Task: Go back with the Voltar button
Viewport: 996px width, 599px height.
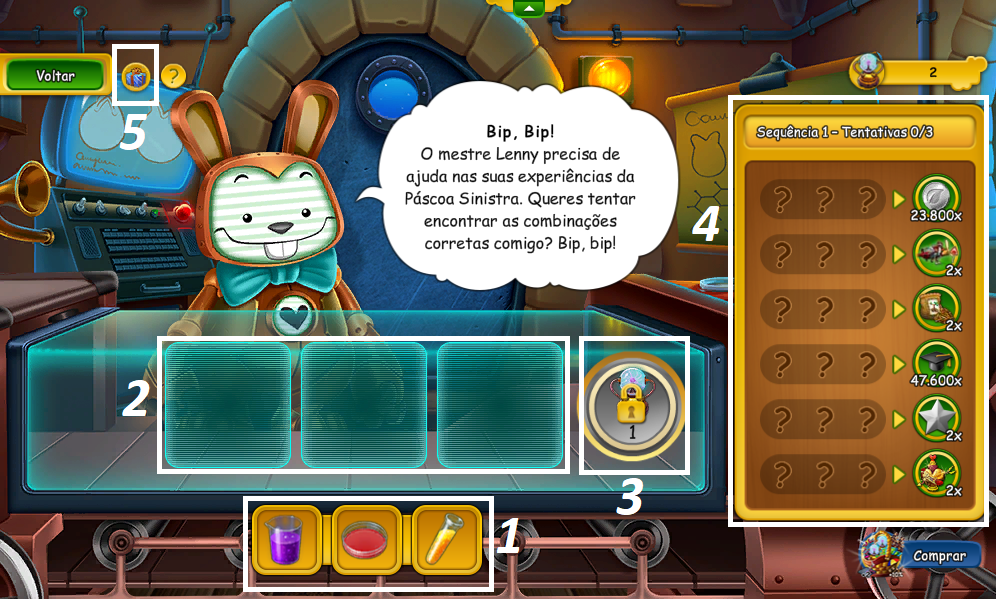Action: 56,76
